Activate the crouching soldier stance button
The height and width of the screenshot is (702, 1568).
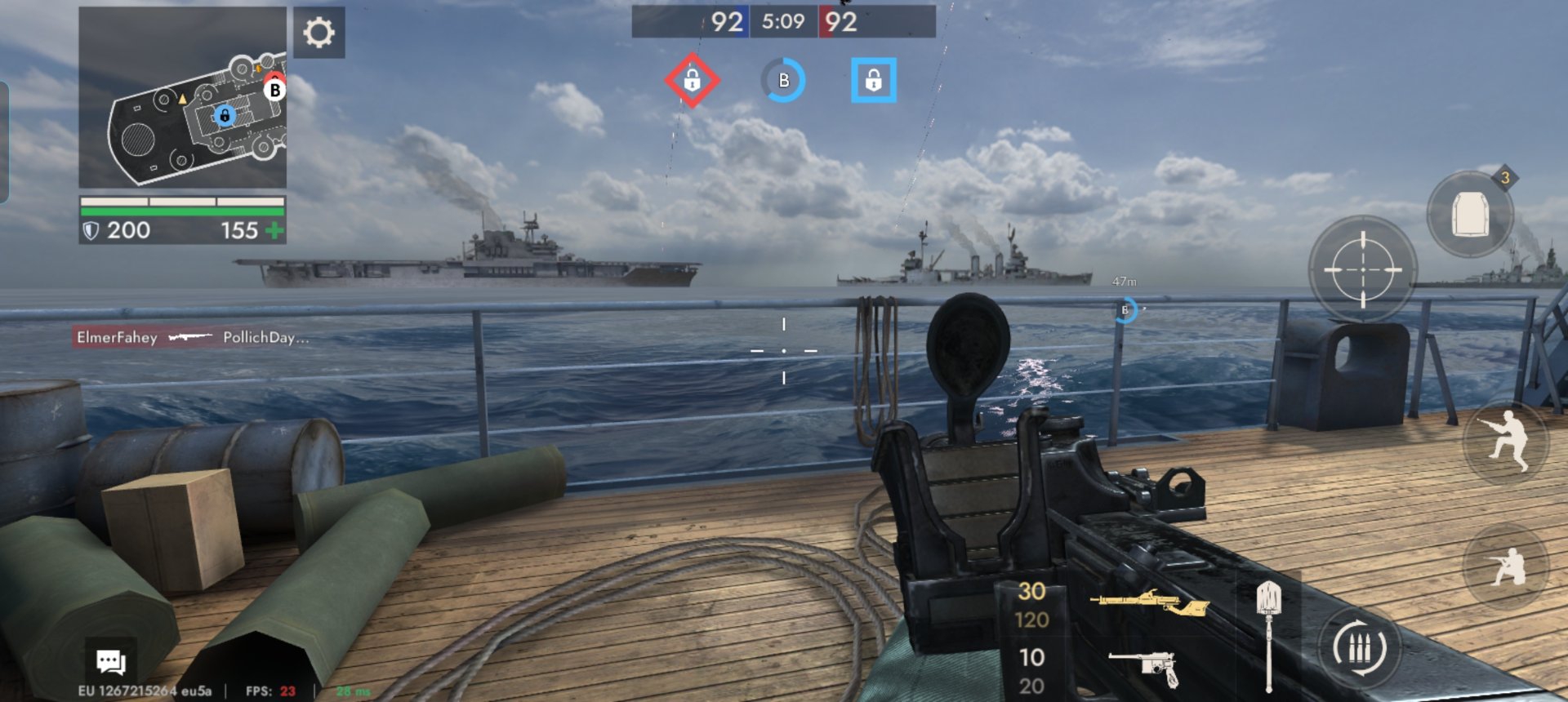coord(1506,566)
